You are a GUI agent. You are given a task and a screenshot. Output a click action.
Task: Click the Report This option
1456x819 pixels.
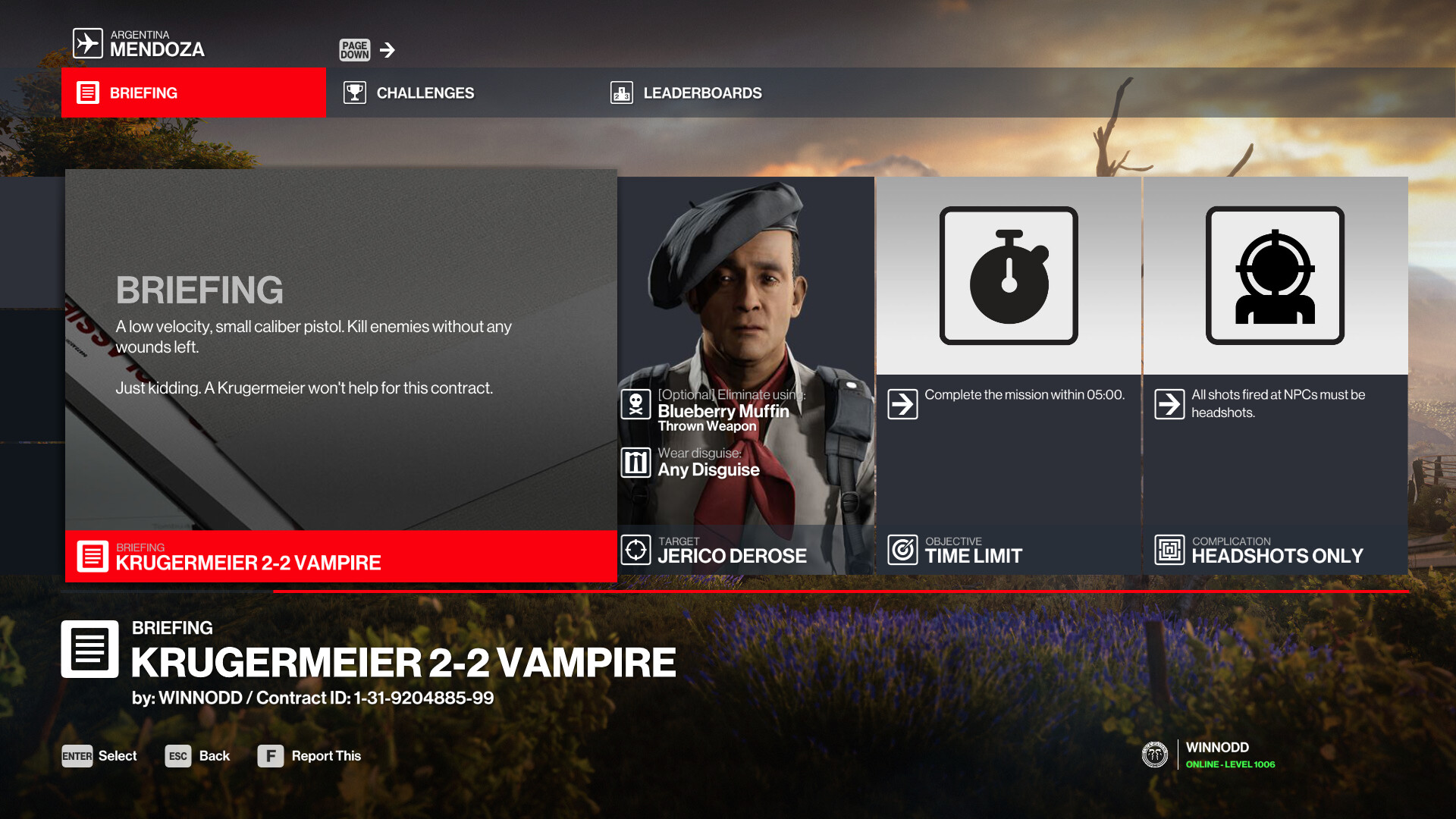pyautogui.click(x=309, y=756)
